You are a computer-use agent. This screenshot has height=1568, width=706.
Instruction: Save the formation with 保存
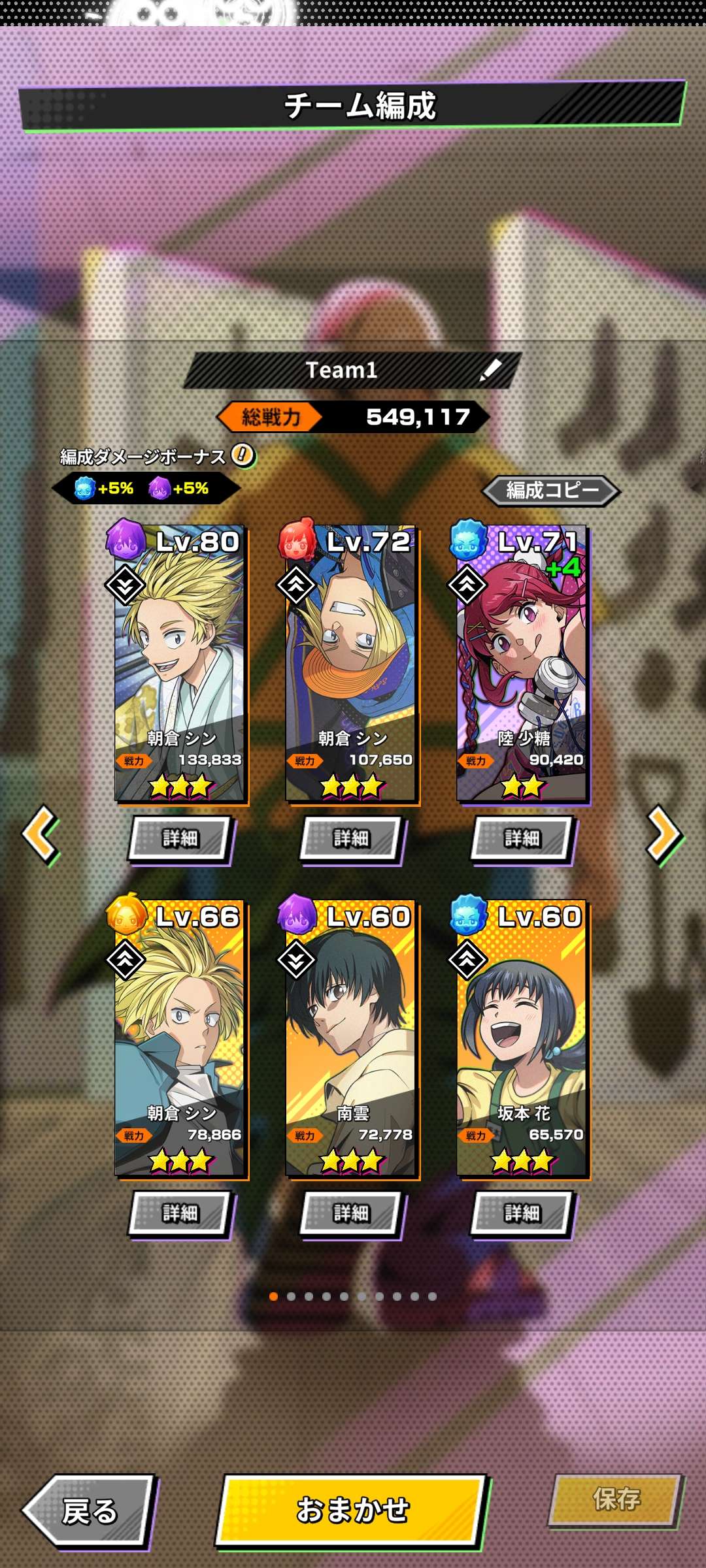pos(615,1499)
